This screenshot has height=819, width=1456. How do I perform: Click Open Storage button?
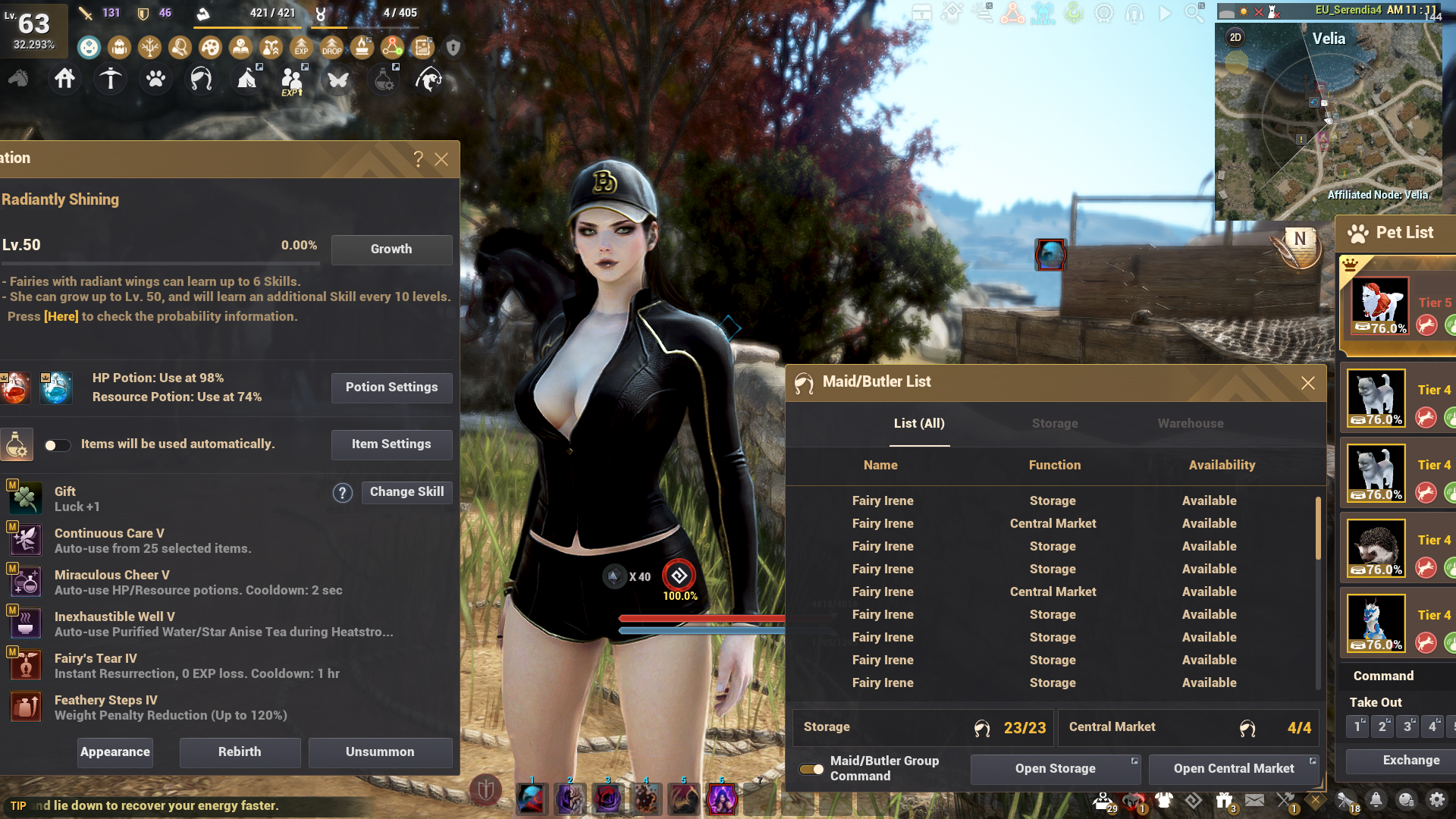tap(1055, 769)
